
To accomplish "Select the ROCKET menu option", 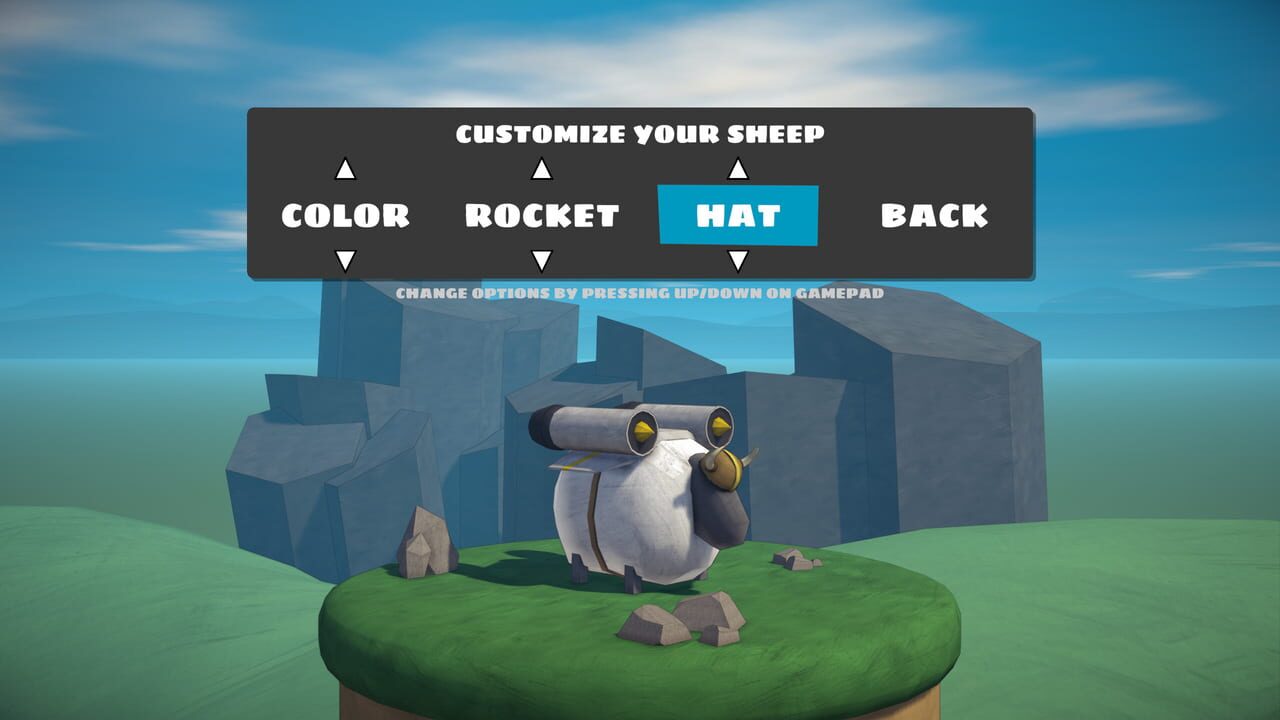I will [x=542, y=214].
